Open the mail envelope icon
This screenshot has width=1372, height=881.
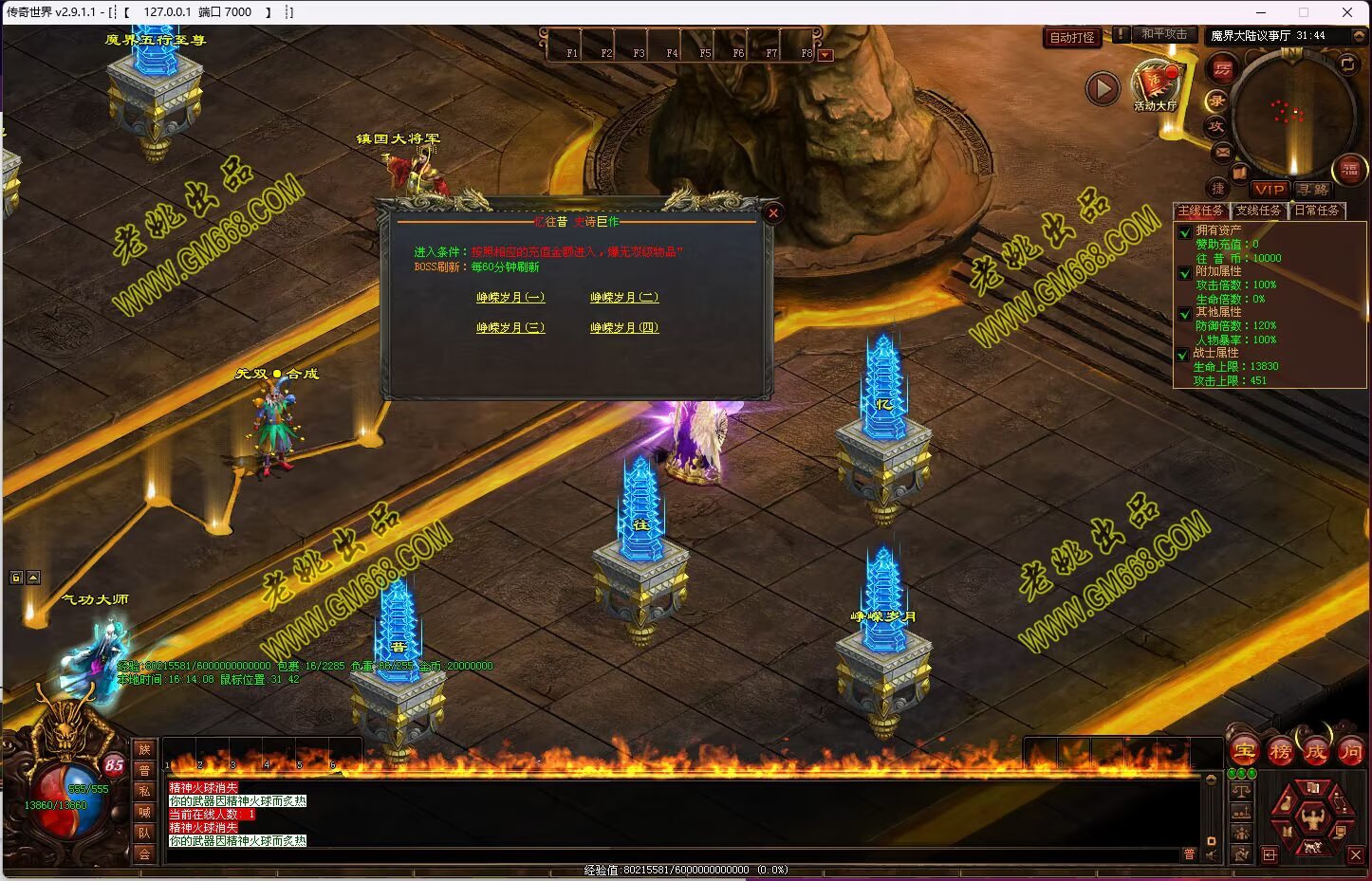1222,152
